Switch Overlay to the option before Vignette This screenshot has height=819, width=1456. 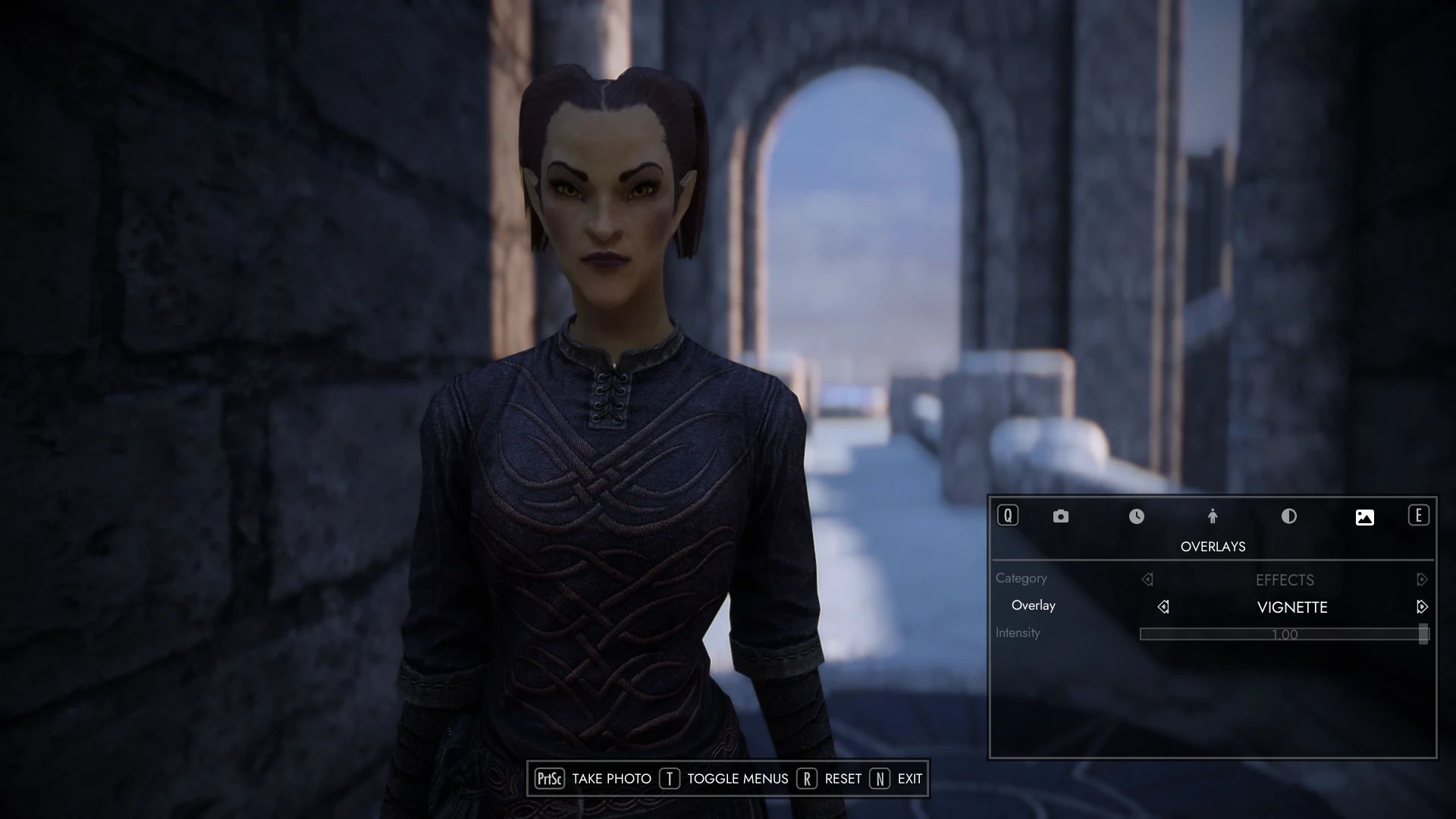[x=1163, y=606]
